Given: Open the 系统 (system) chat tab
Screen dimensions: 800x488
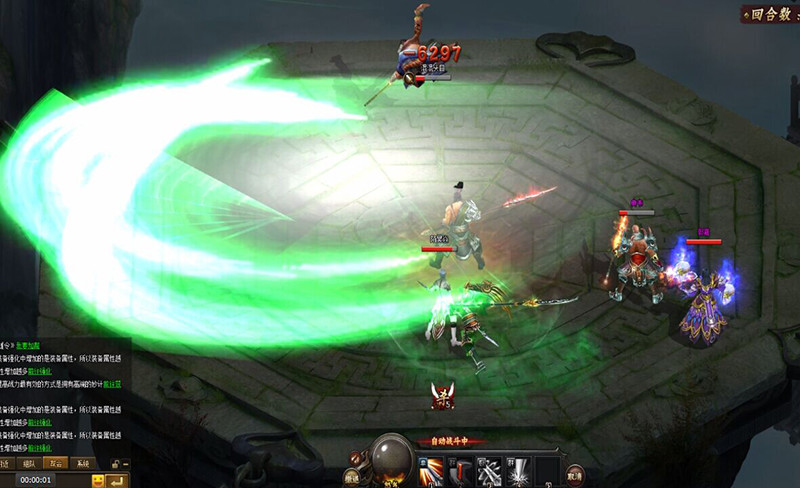Looking at the screenshot, I should tap(83, 463).
